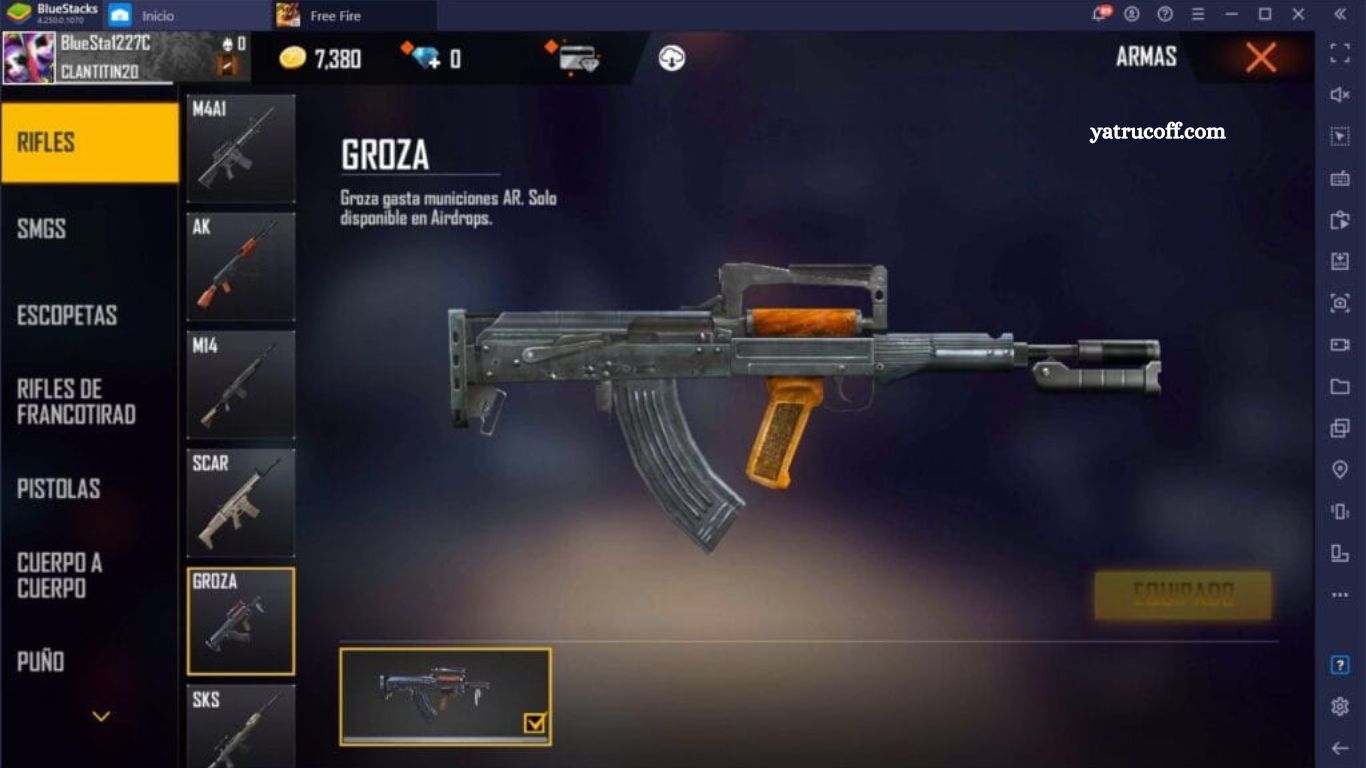Open the cloud download icon
Viewport: 1366px width, 768px height.
(672, 58)
